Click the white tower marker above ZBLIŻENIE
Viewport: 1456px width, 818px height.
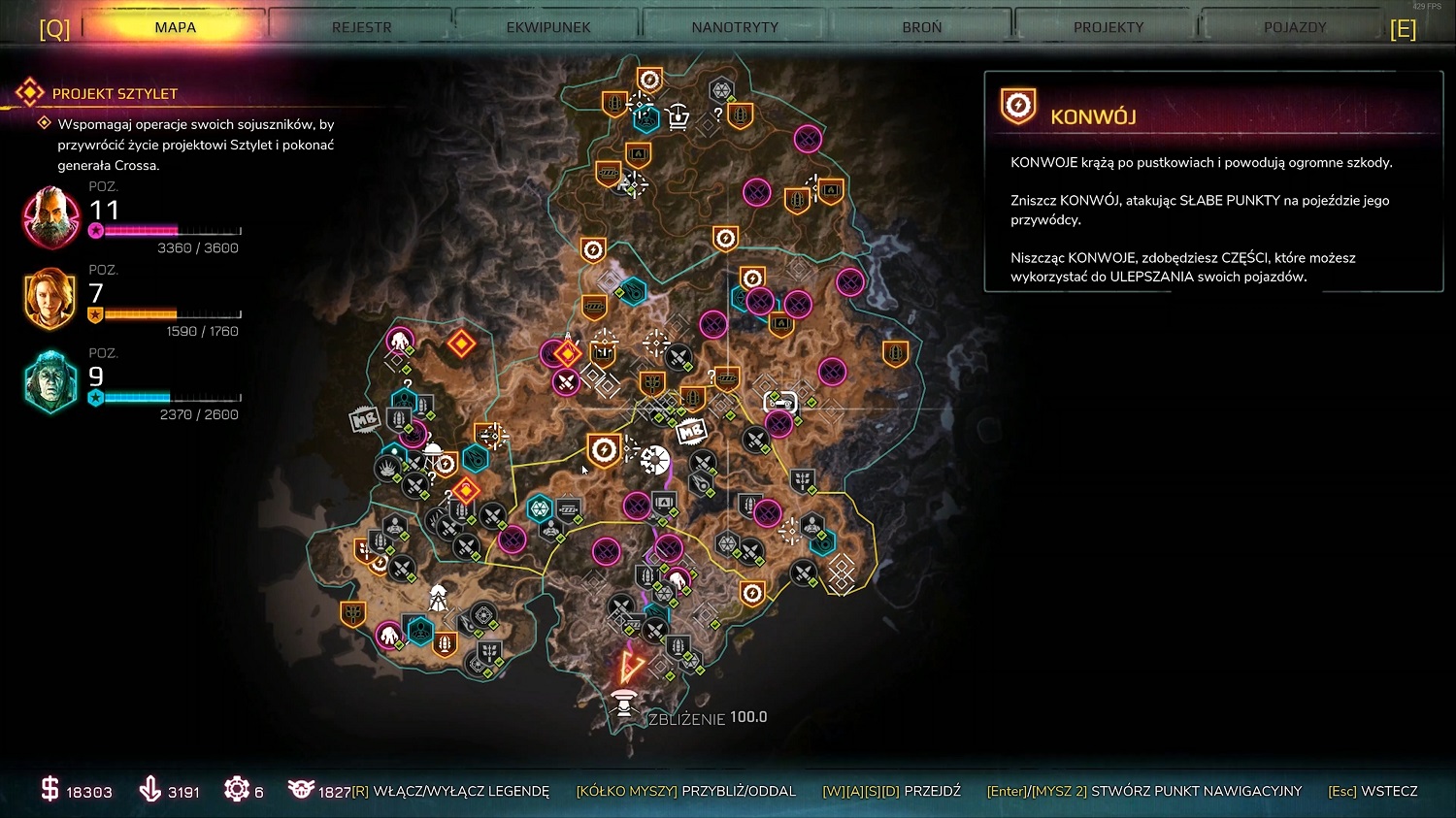point(624,702)
